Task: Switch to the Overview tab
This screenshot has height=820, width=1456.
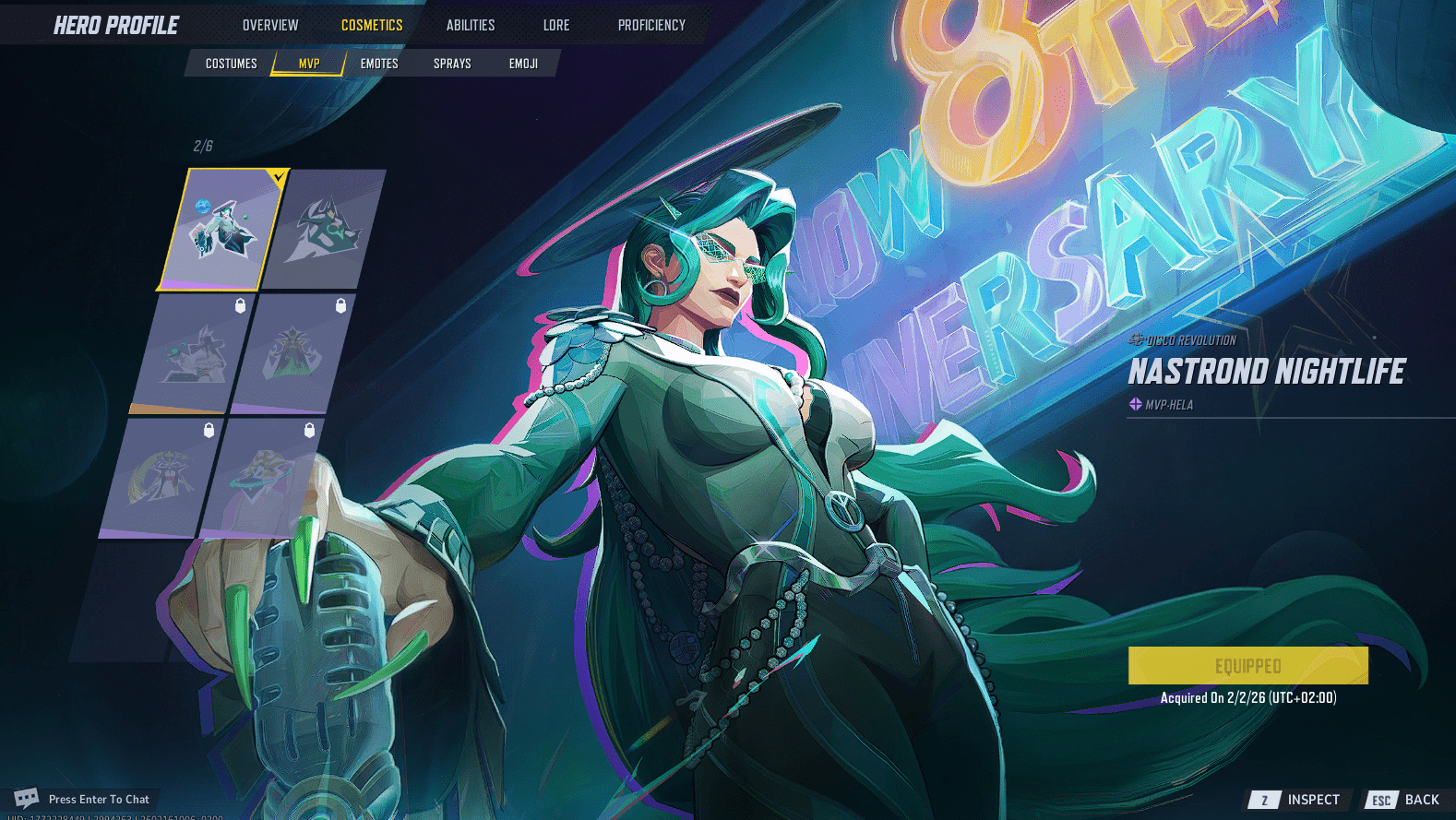Action: pos(270,25)
